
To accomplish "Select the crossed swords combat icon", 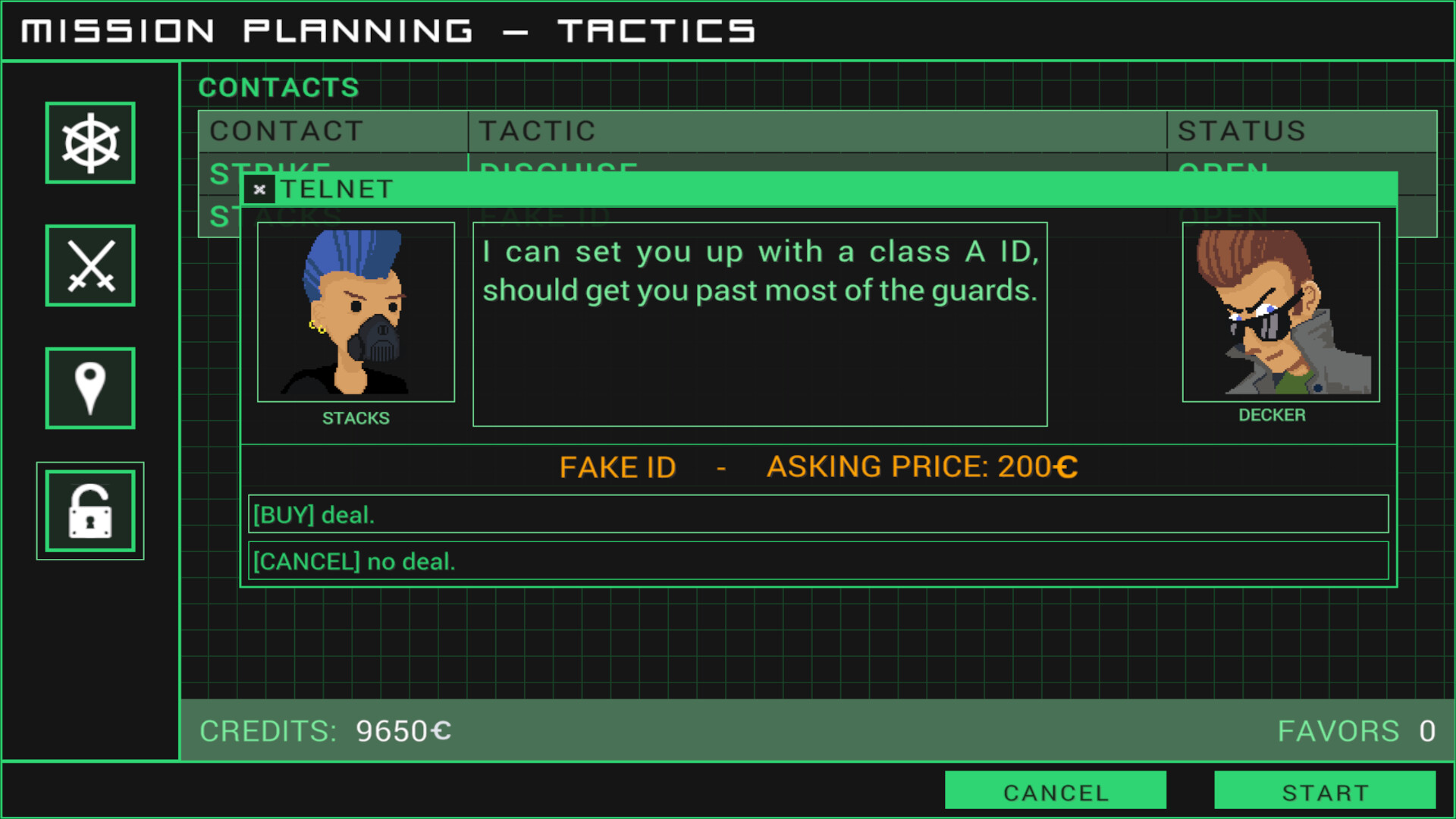I will 89,265.
